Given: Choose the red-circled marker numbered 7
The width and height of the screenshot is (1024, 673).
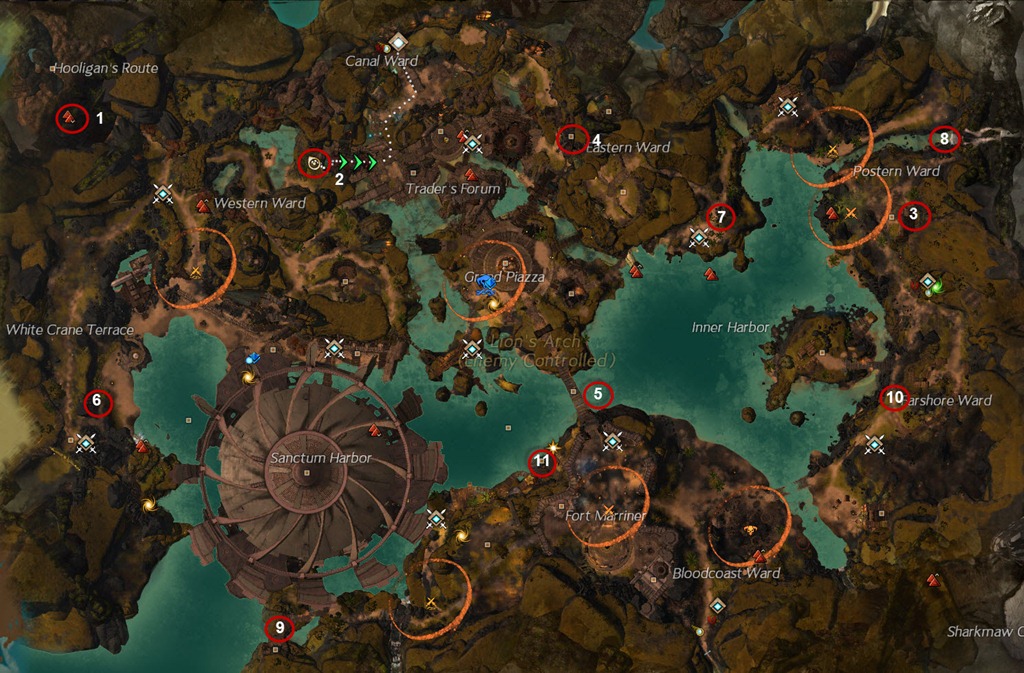Looking at the screenshot, I should click(x=720, y=215).
